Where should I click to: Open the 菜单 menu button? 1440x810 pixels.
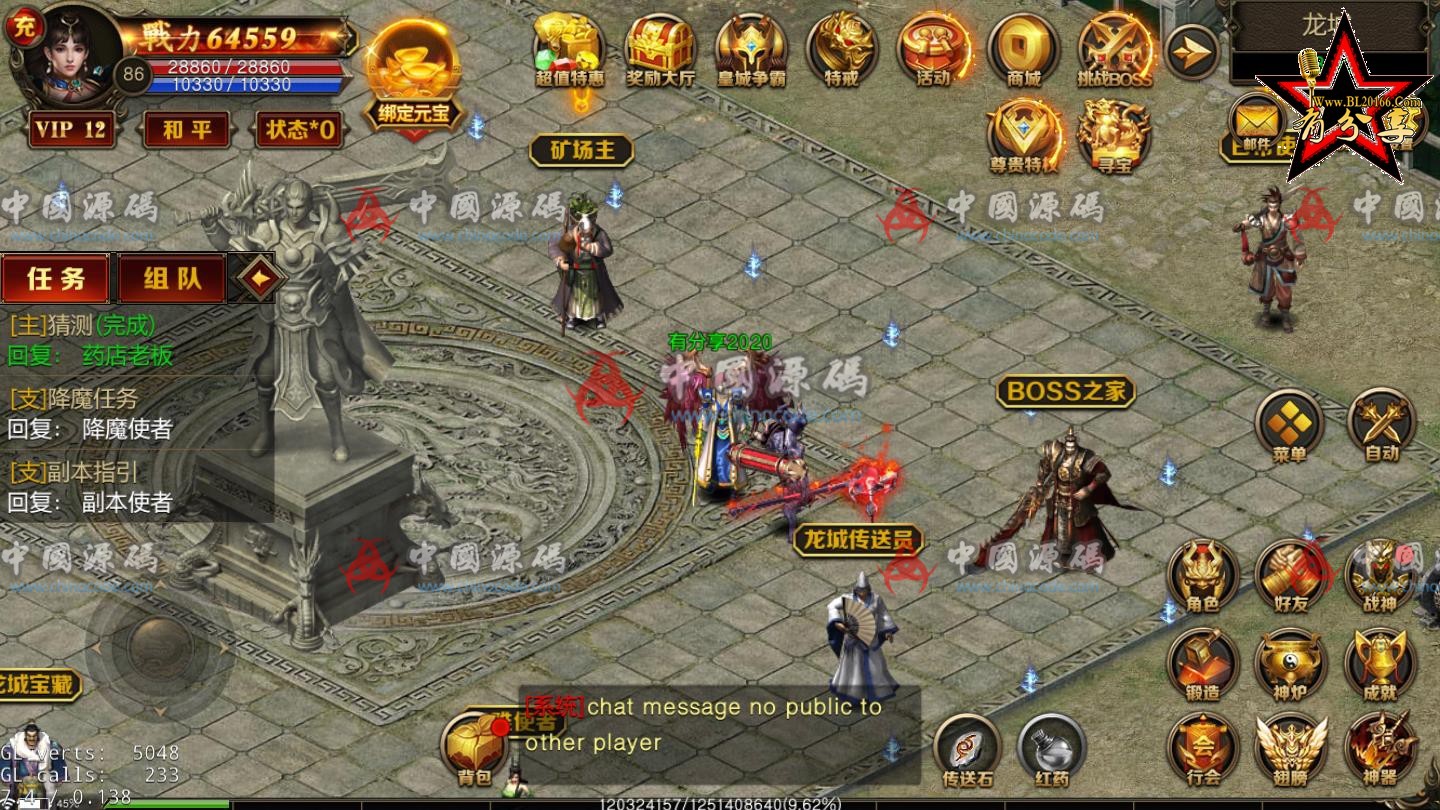click(x=1289, y=425)
